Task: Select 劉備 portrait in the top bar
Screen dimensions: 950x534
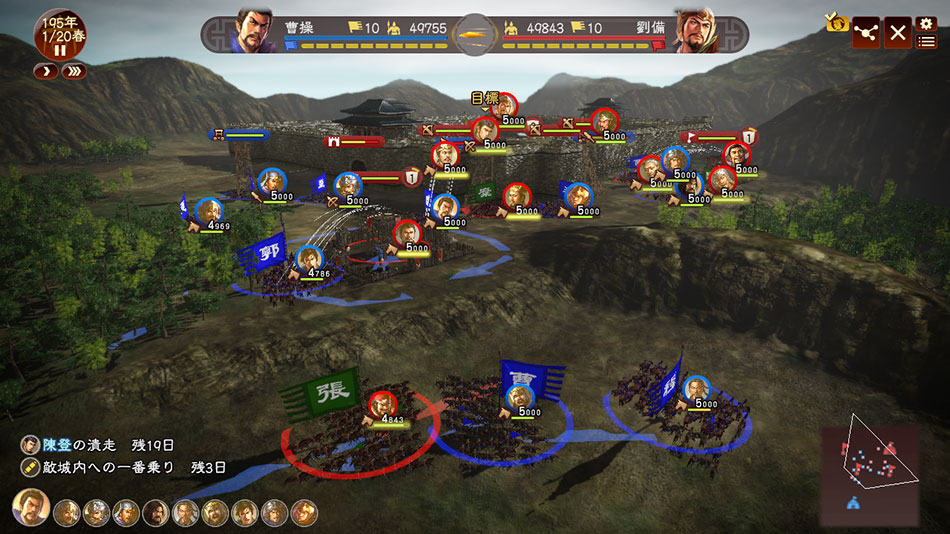Action: (x=695, y=32)
